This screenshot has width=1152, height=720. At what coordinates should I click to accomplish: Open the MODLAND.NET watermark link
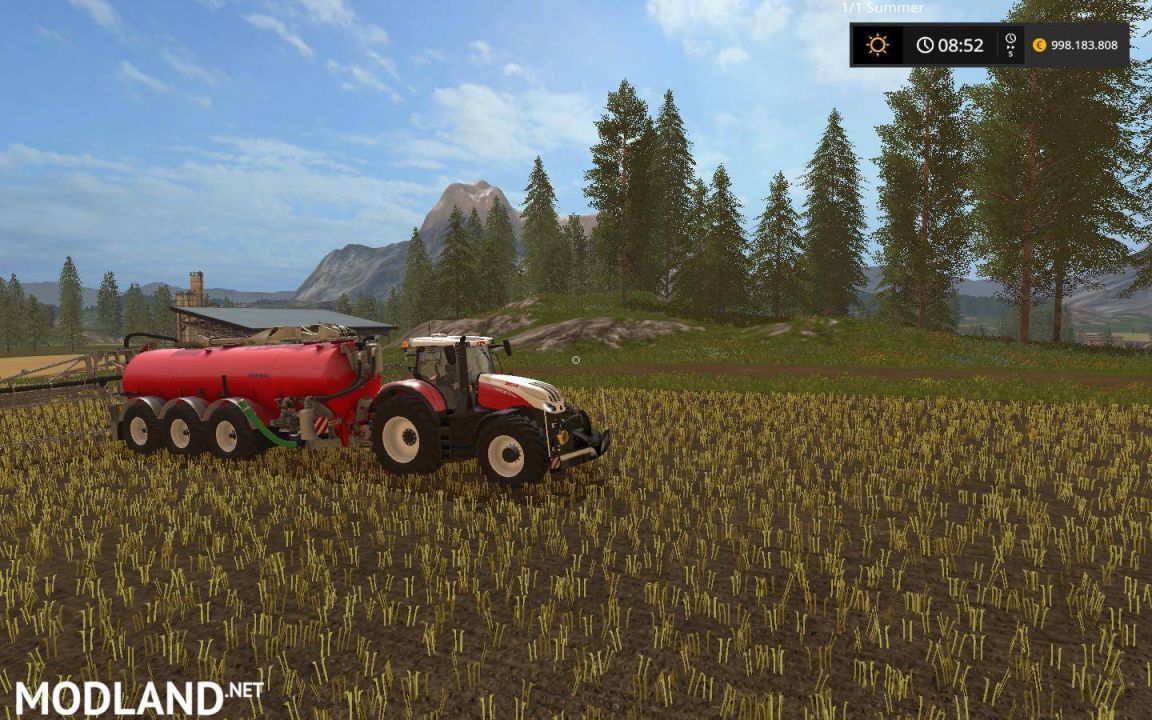click(x=139, y=697)
